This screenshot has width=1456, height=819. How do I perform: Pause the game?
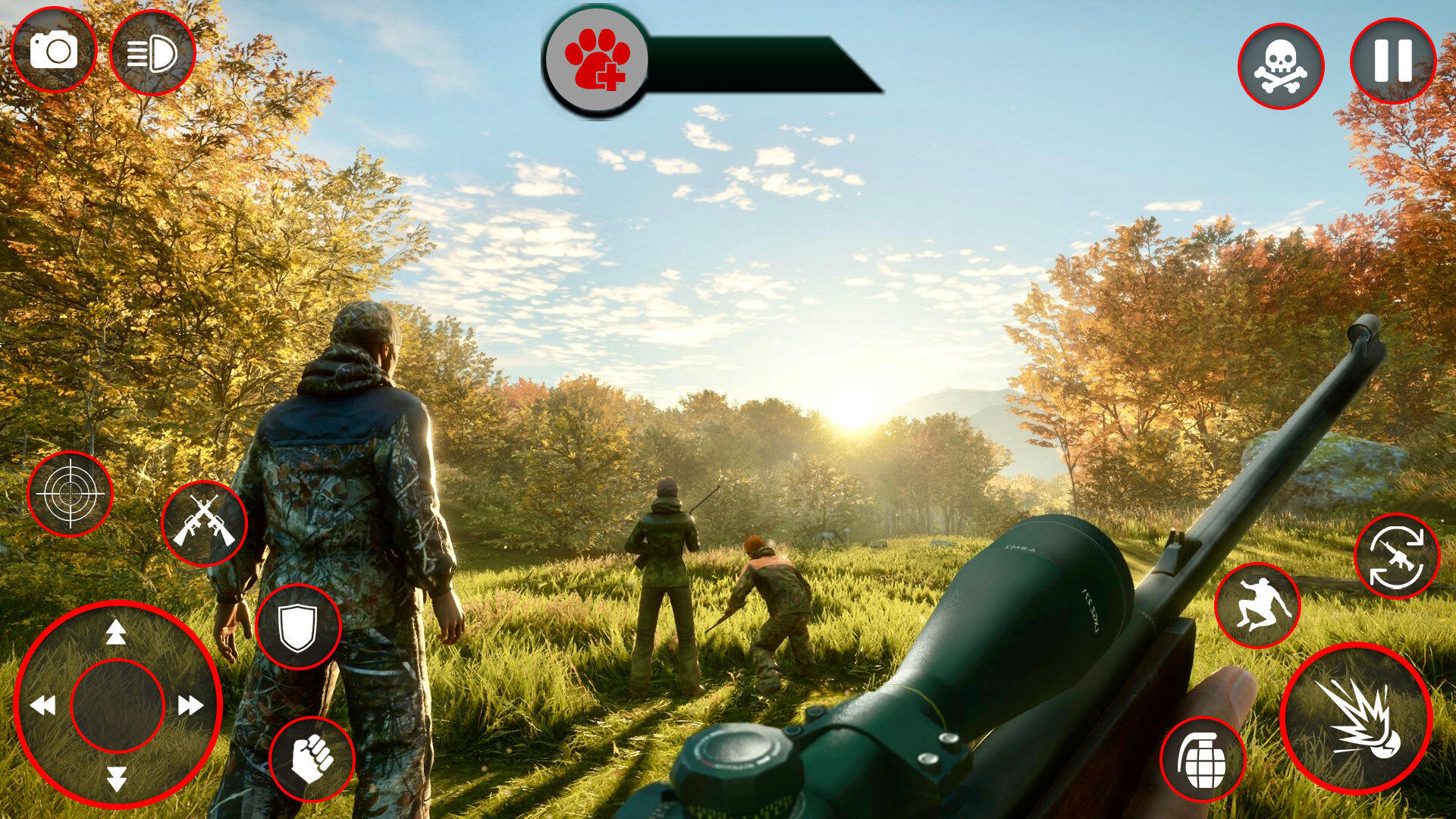(x=1393, y=61)
